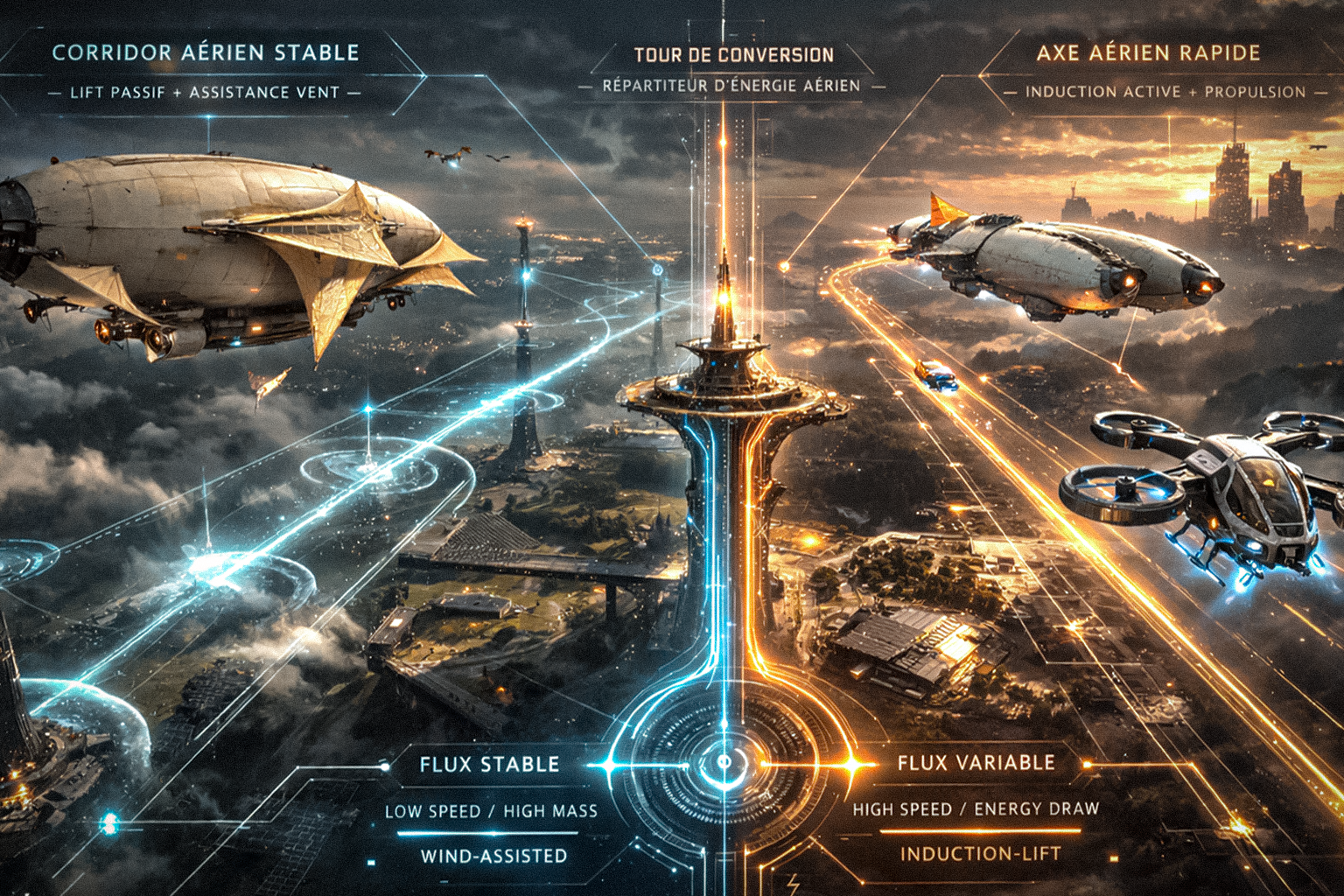Activate the central circular flux dial
The height and width of the screenshot is (896, 1344).
point(724,762)
